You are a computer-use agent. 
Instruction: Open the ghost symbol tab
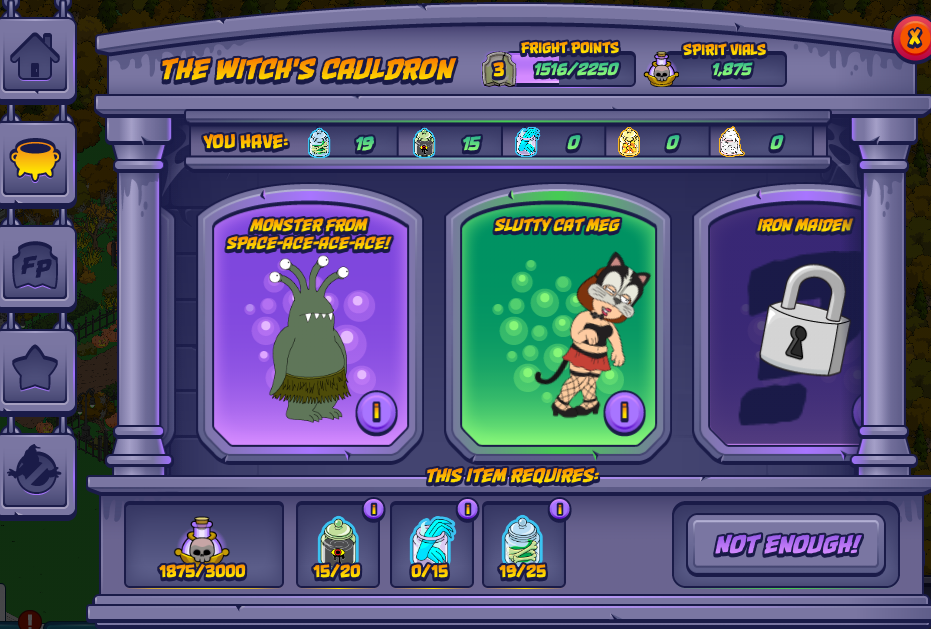point(35,474)
